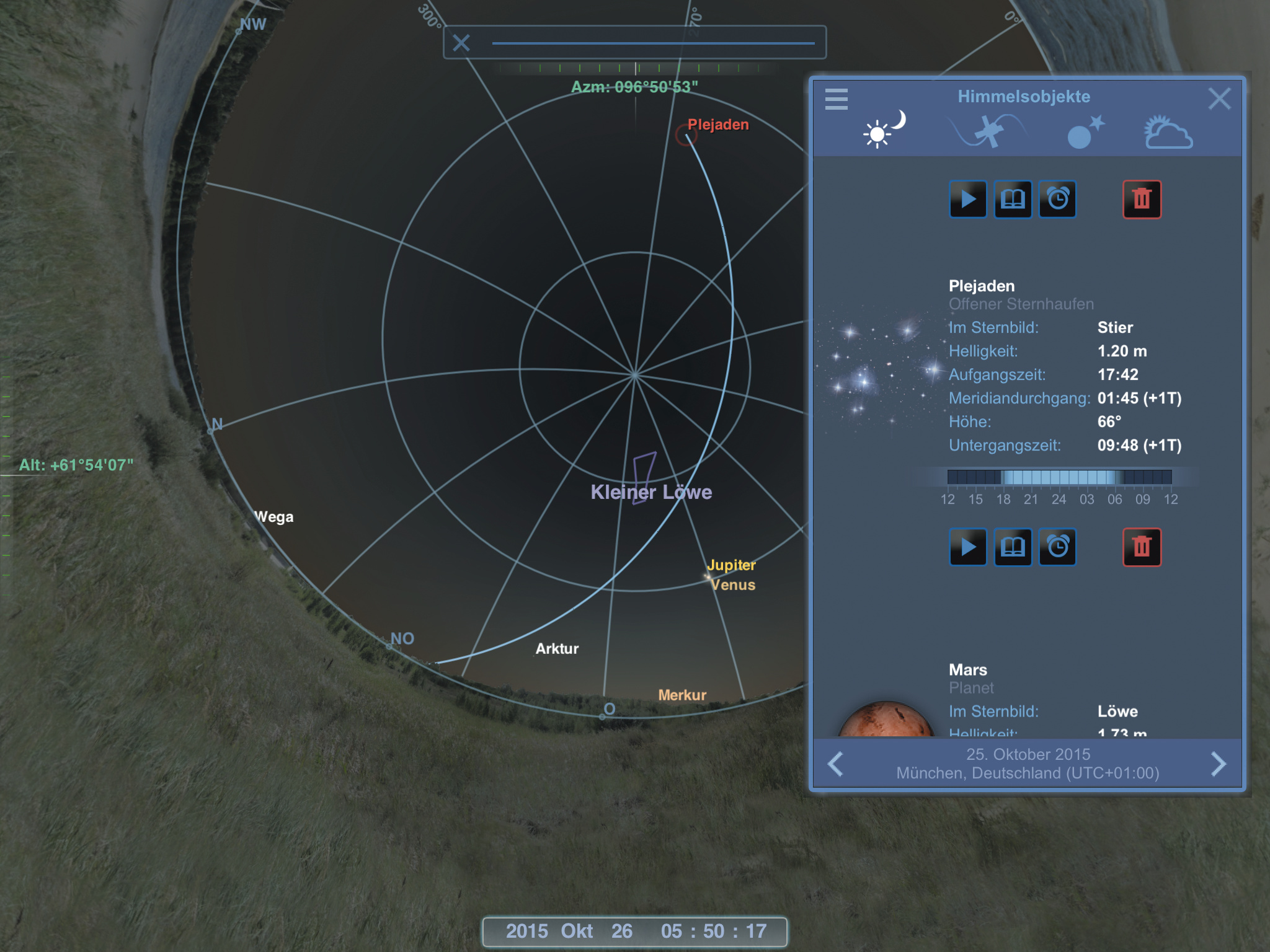The image size is (1270, 952).
Task: Close the Himmelsobjekte panel
Action: (1219, 99)
